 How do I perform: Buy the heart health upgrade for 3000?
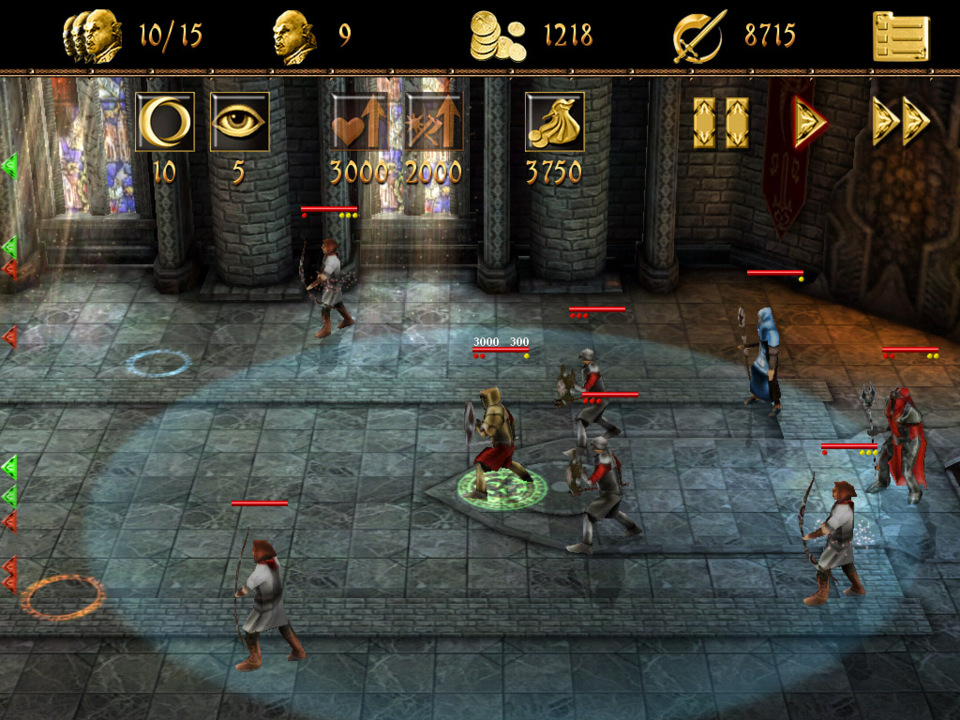[x=359, y=122]
